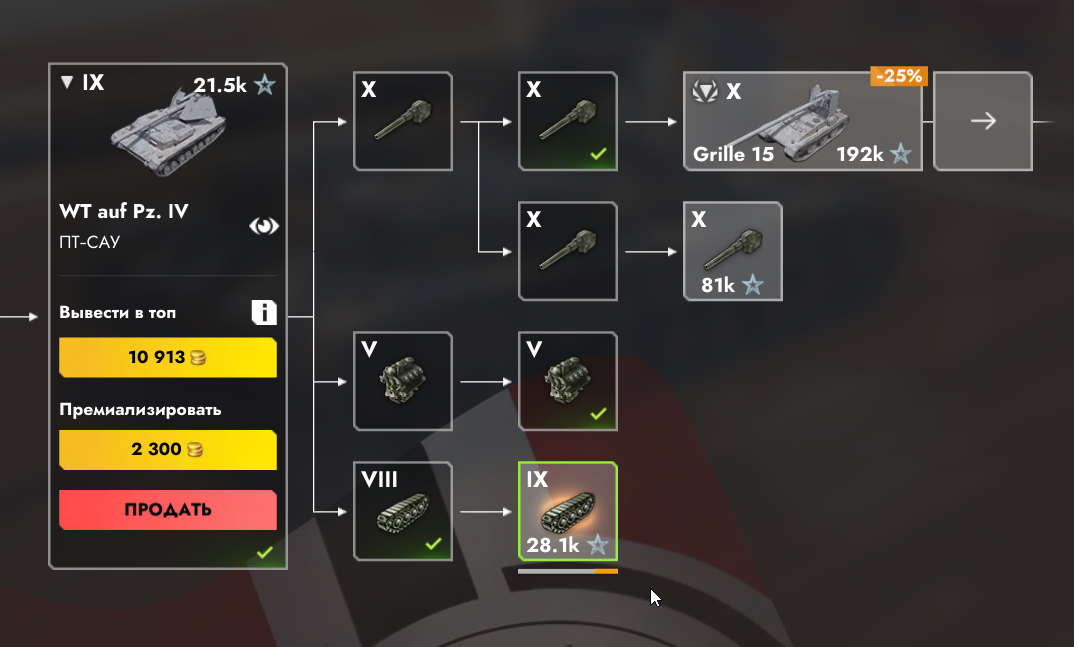Screen dimensions: 1074x647
Task: Select the Grille 15 tank node
Action: [802, 121]
